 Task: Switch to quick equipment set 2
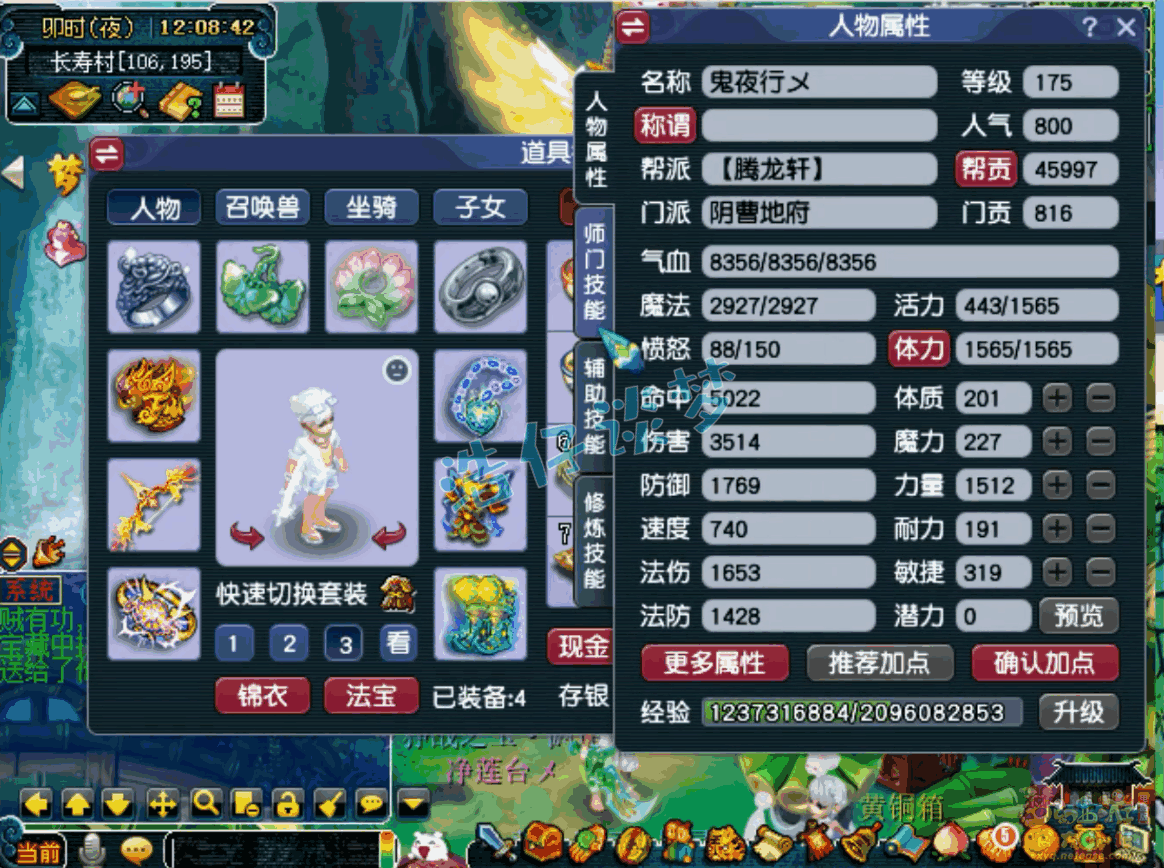click(289, 643)
